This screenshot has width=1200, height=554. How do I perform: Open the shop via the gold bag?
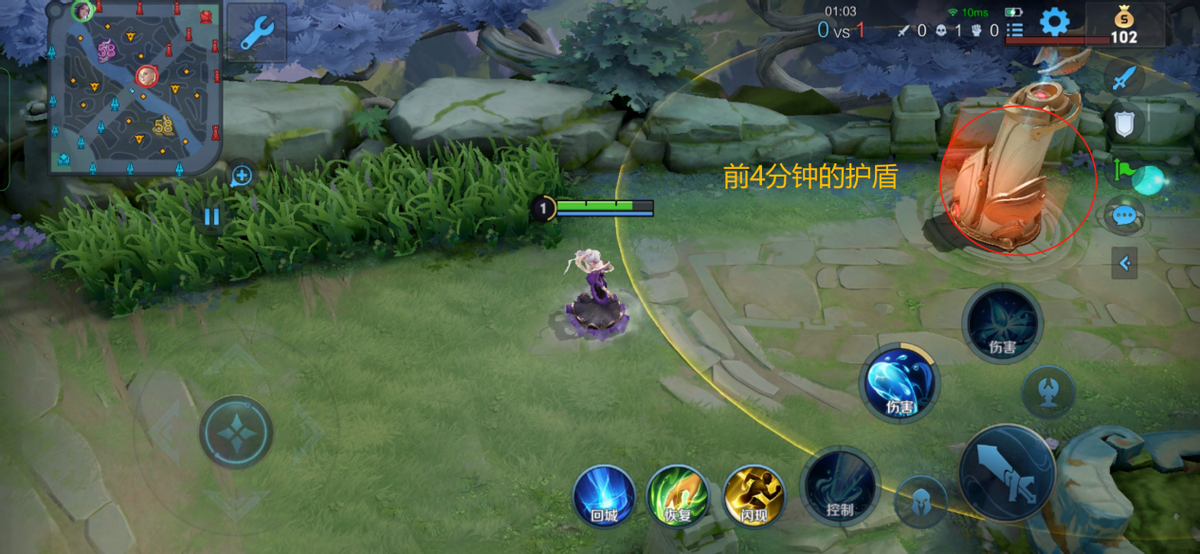tap(1124, 24)
